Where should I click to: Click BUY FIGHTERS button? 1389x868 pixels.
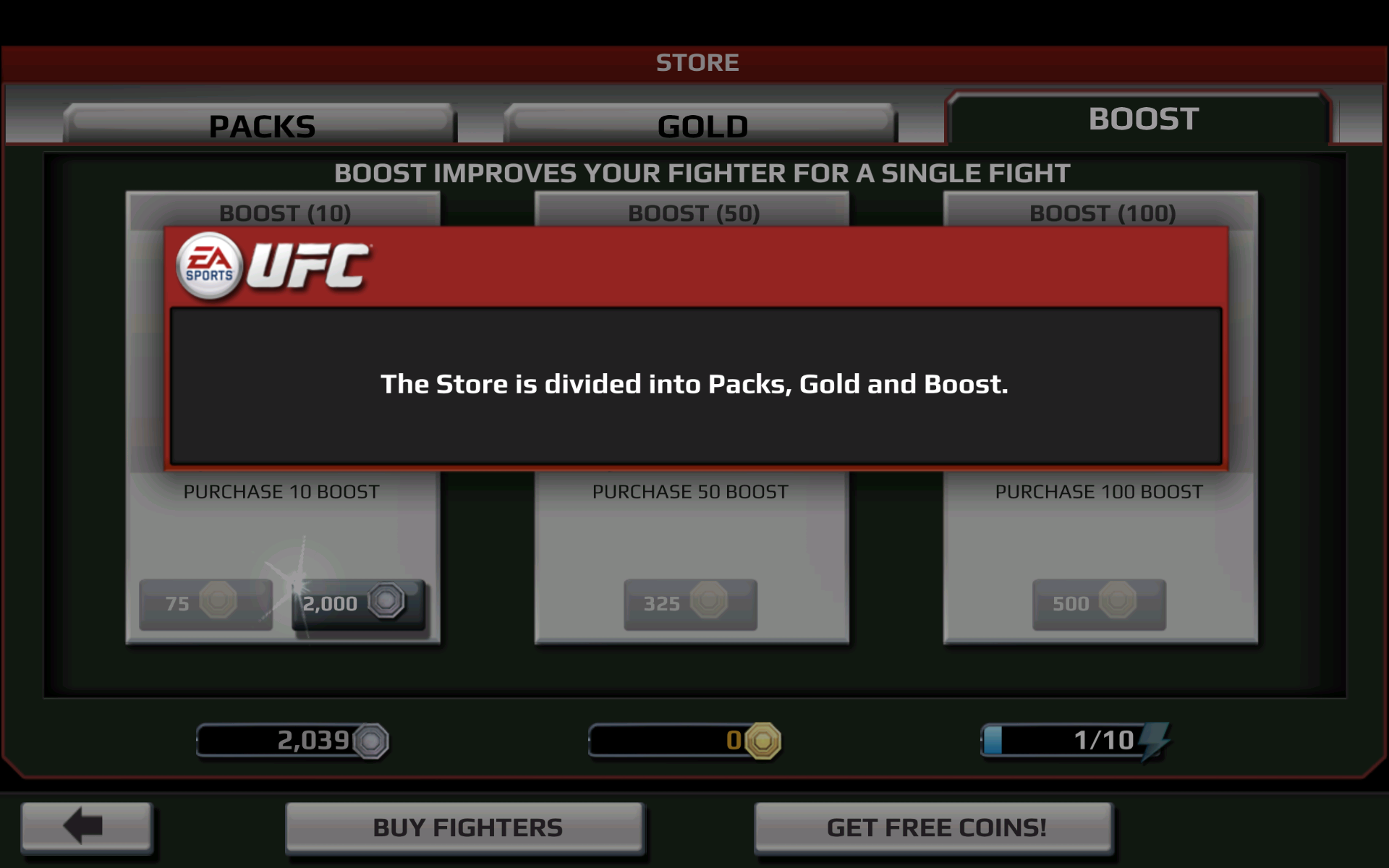466,826
